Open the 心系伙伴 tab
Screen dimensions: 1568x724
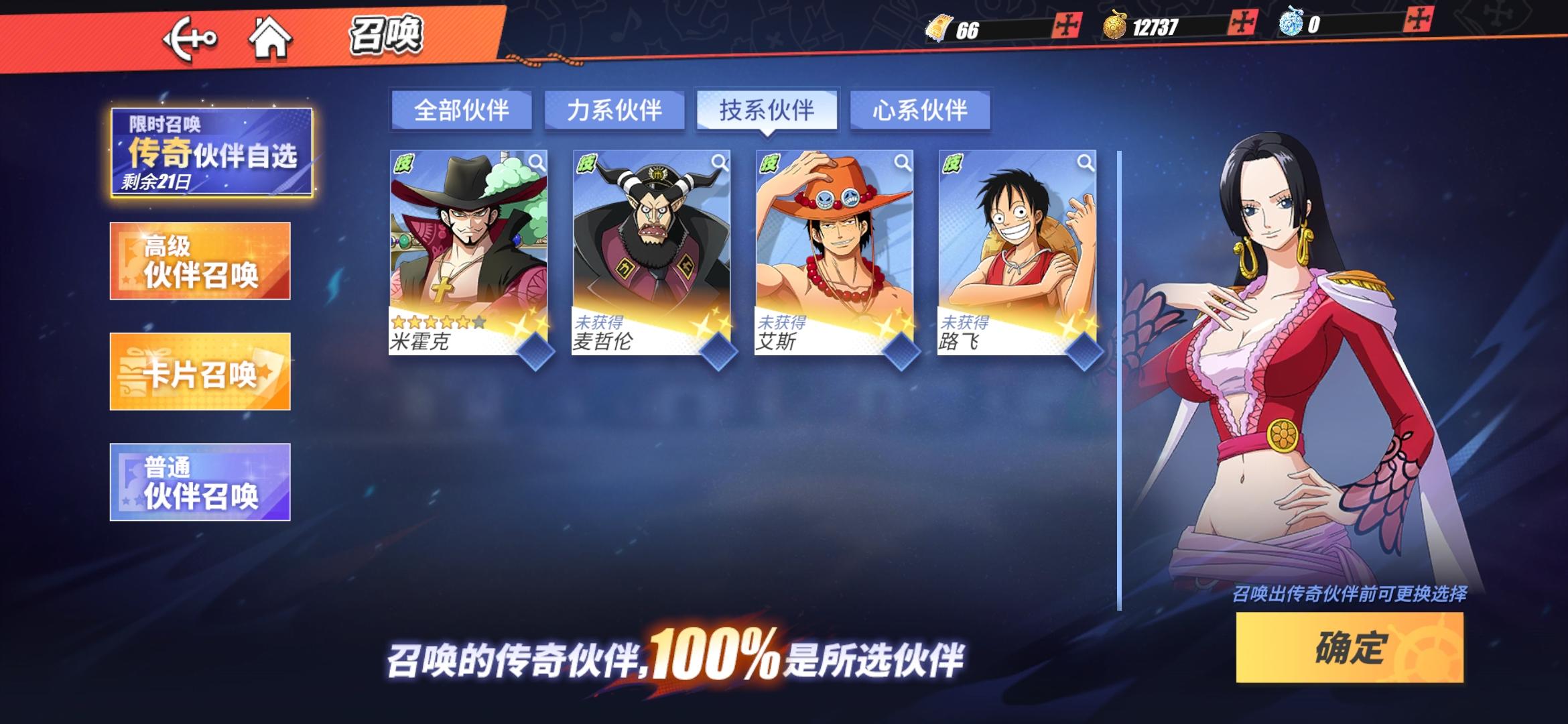(x=919, y=111)
